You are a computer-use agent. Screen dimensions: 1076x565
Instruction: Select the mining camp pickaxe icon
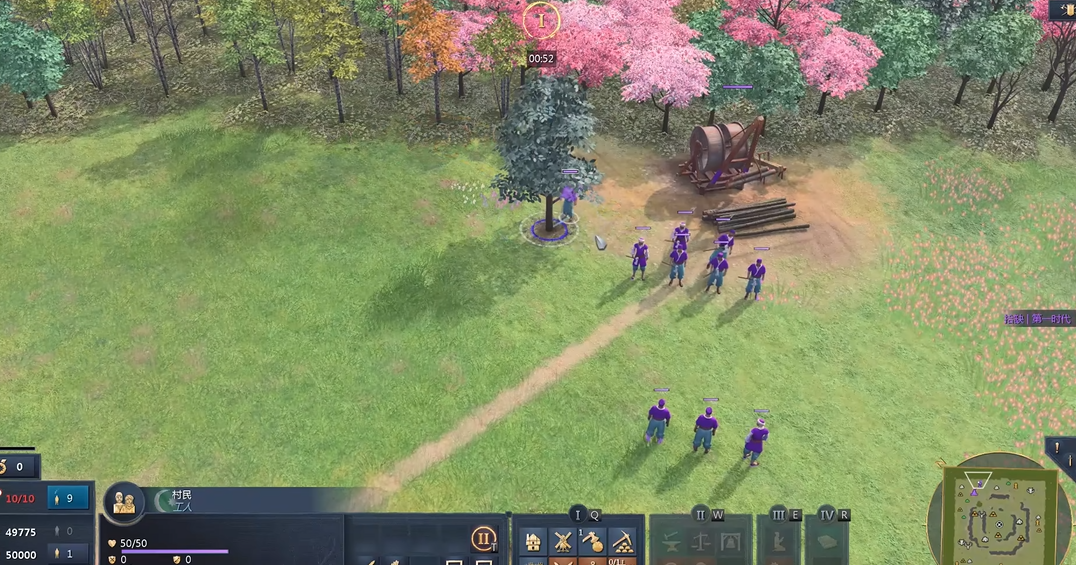click(x=622, y=542)
